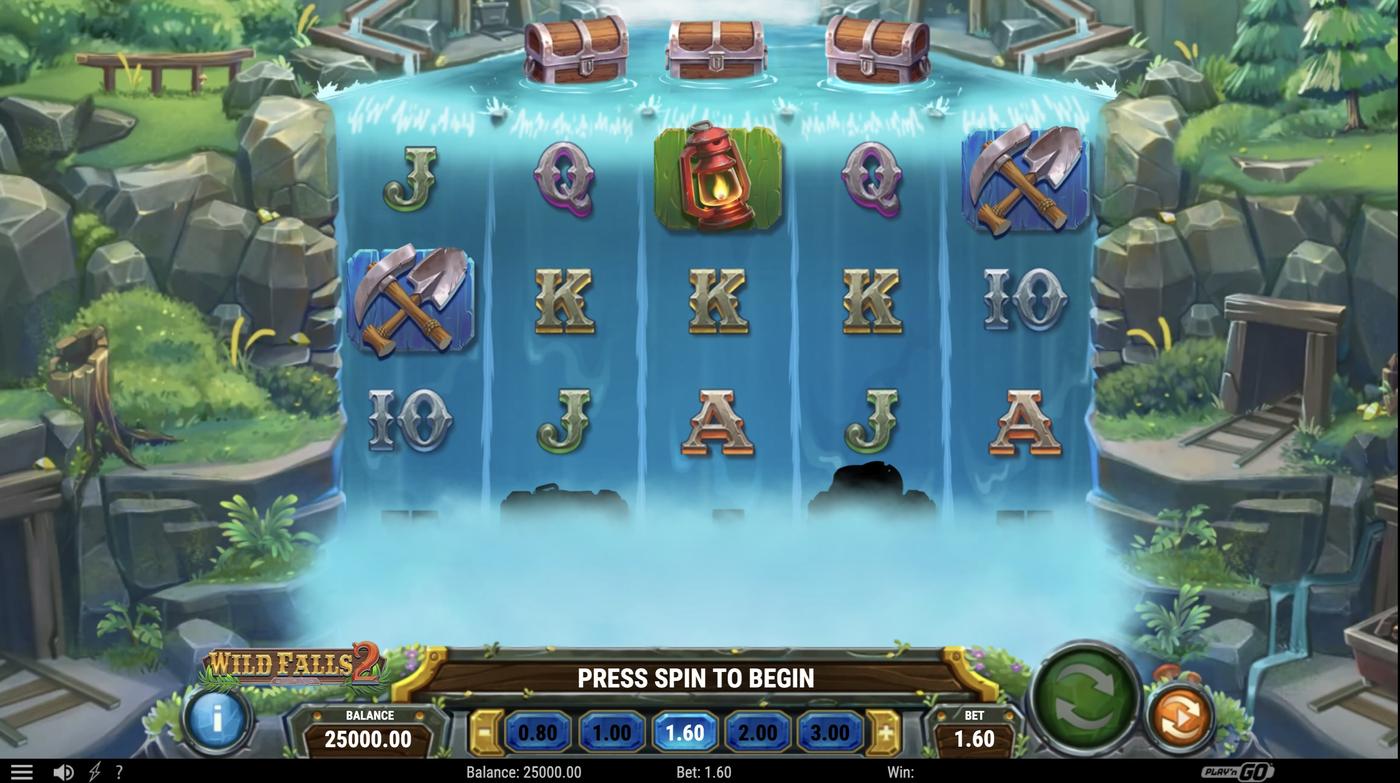Select the 0.80 bet chip

click(539, 731)
